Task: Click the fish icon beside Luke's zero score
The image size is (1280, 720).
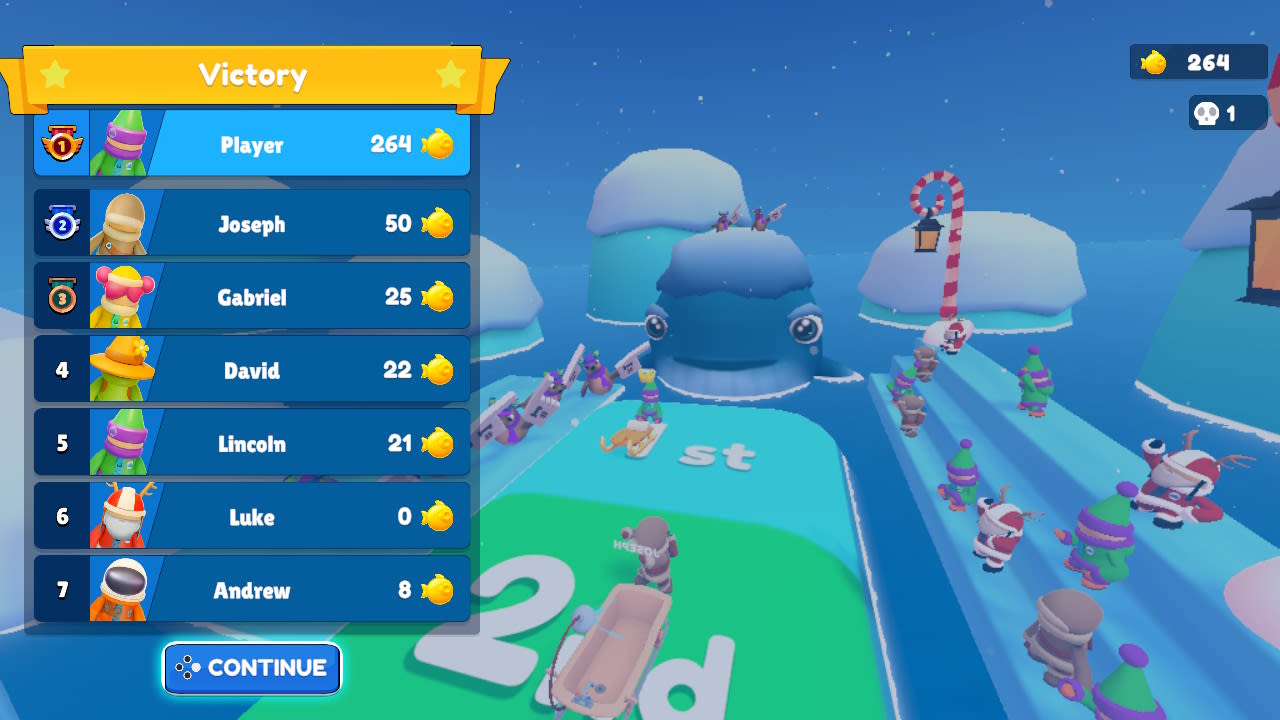Action: pyautogui.click(x=440, y=517)
